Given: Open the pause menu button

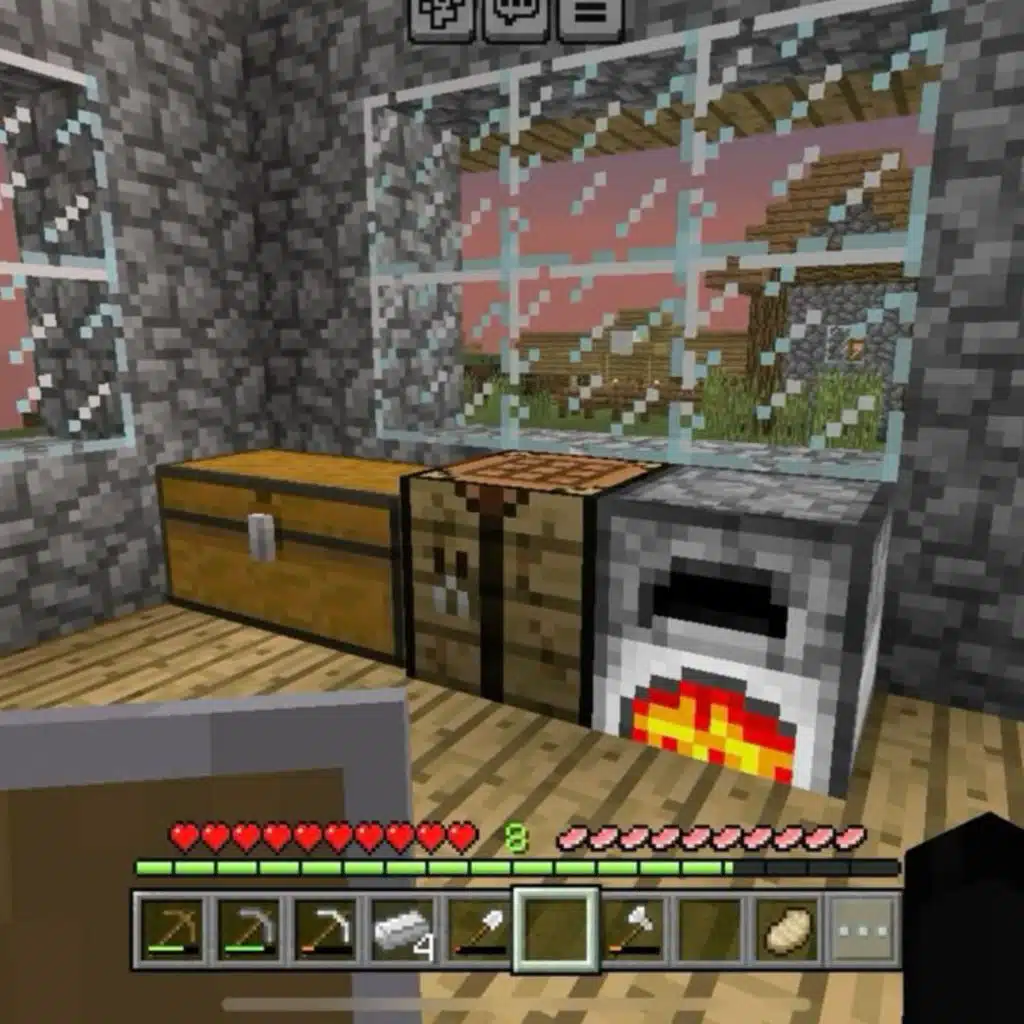Looking at the screenshot, I should pyautogui.click(x=590, y=17).
